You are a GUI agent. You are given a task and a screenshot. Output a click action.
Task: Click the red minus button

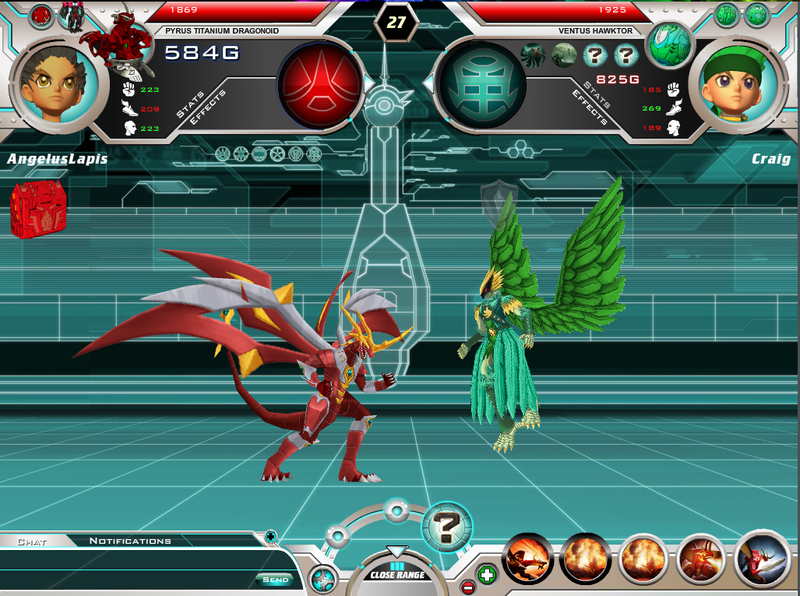467,586
